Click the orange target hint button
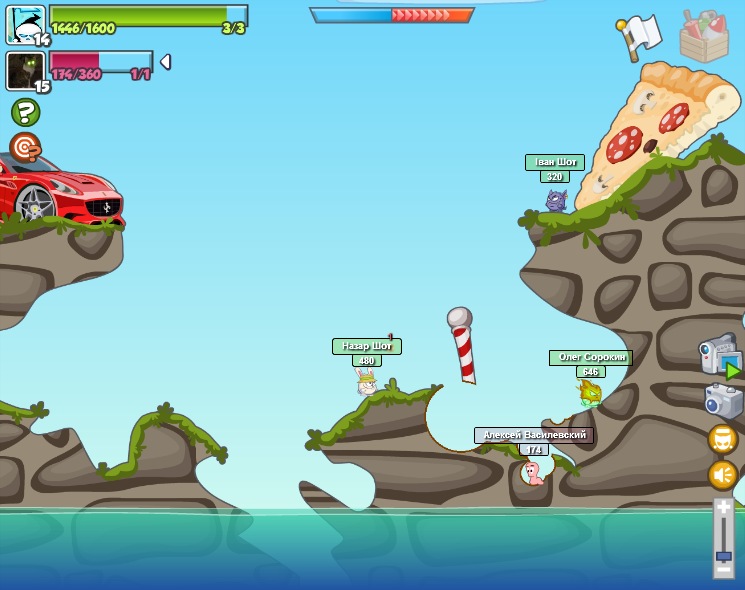Viewport: 745px width, 590px height. 25,147
